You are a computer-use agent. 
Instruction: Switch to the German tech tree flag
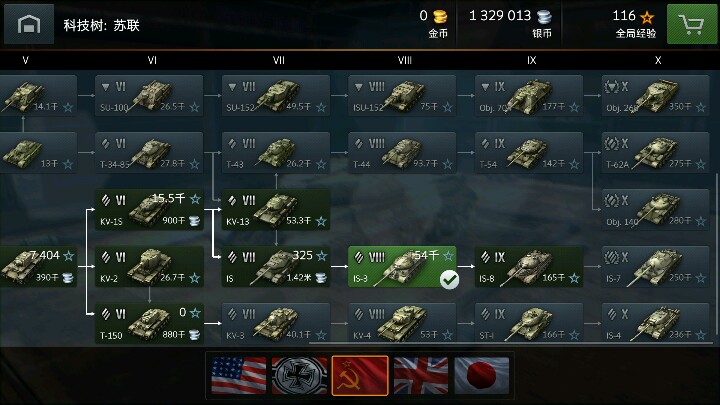point(299,375)
